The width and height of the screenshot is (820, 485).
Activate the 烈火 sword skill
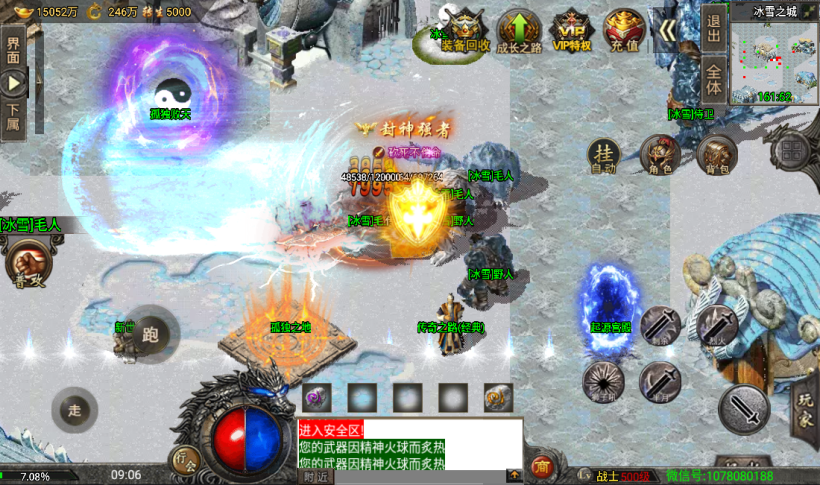tap(717, 326)
